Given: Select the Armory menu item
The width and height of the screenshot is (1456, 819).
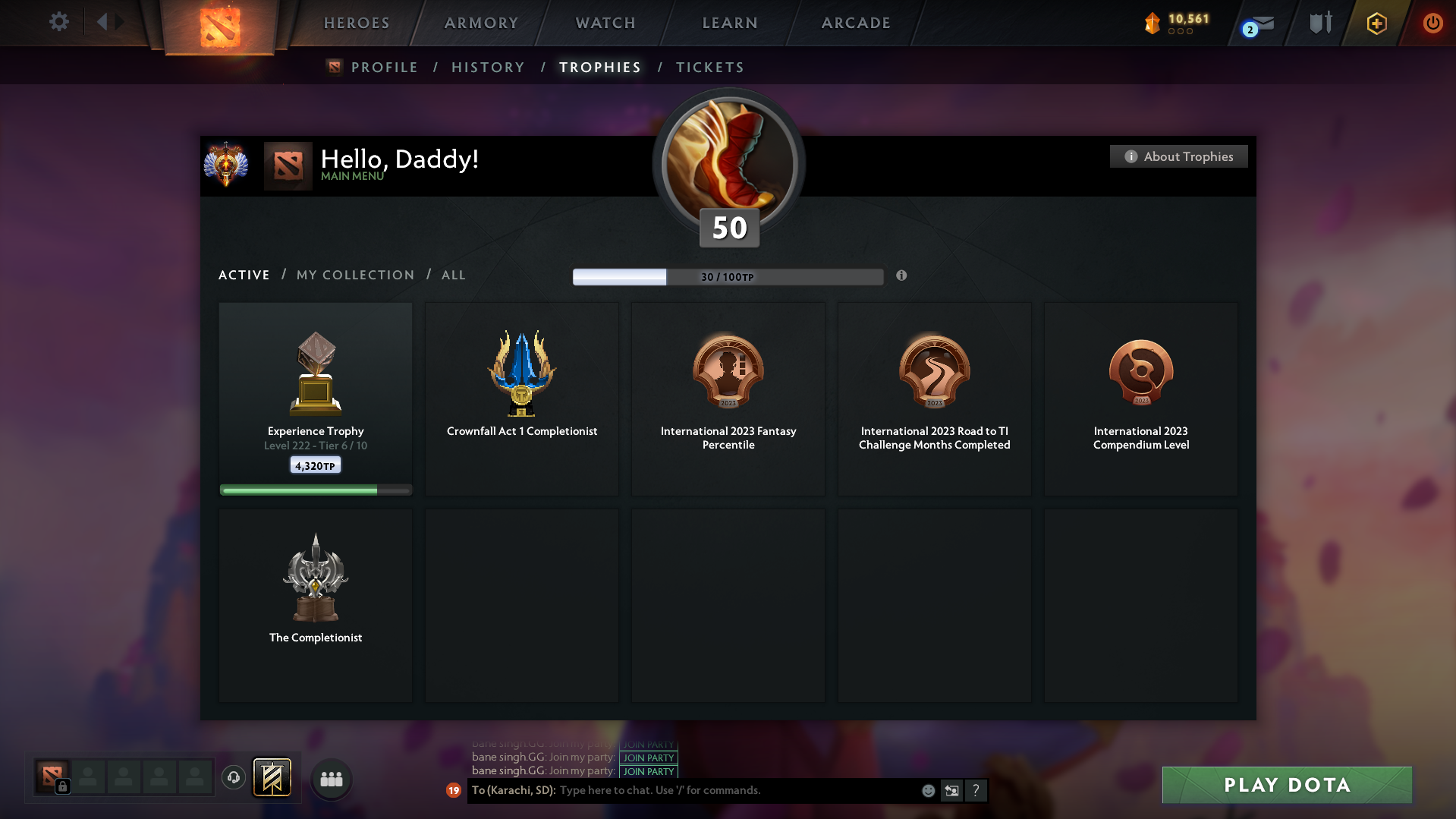Looking at the screenshot, I should (x=481, y=23).
